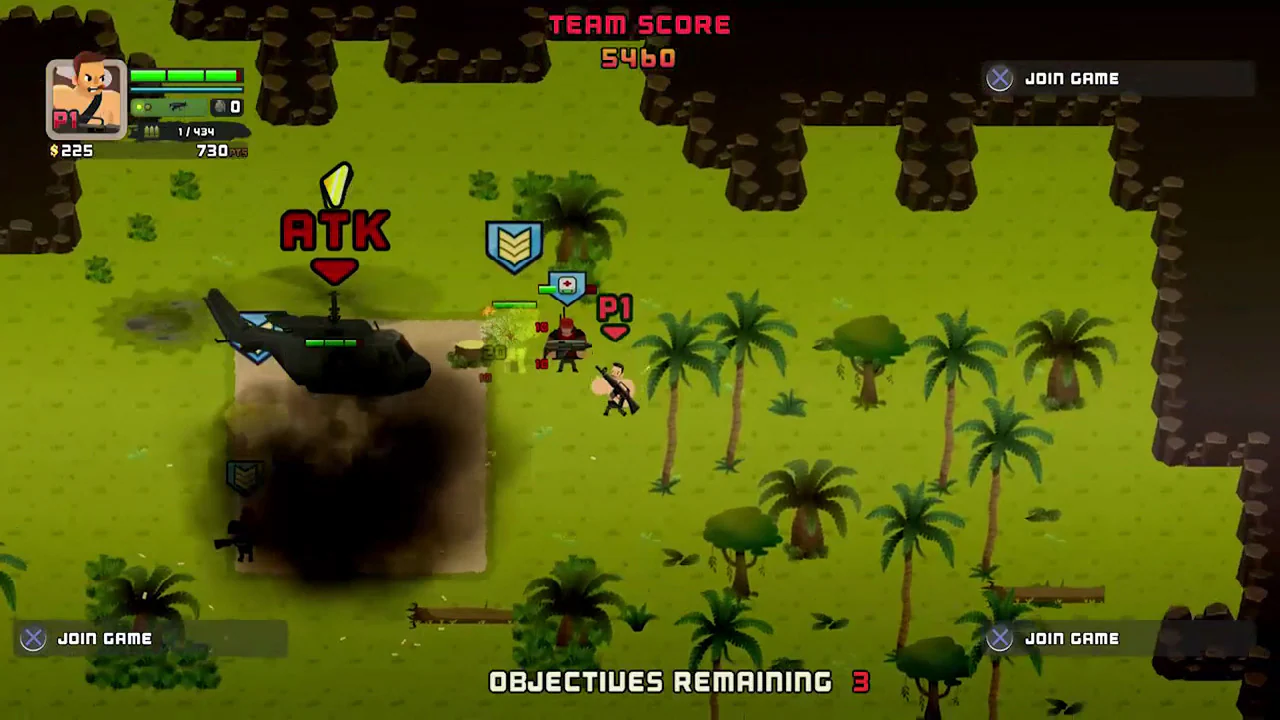The image size is (1280, 720).
Task: Click the medkit pickup marker
Action: [x=566, y=286]
